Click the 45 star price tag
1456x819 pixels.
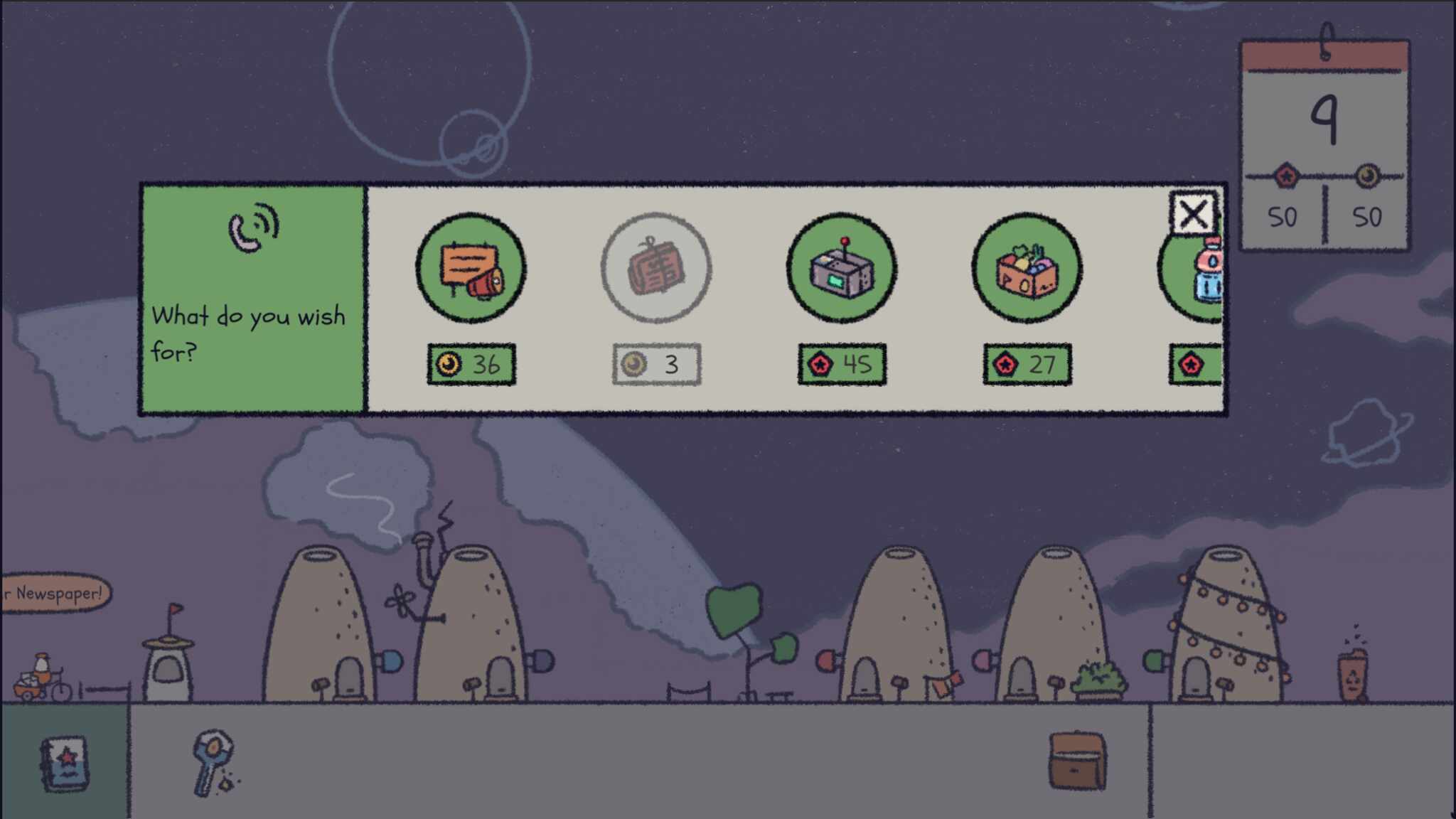[x=842, y=365]
